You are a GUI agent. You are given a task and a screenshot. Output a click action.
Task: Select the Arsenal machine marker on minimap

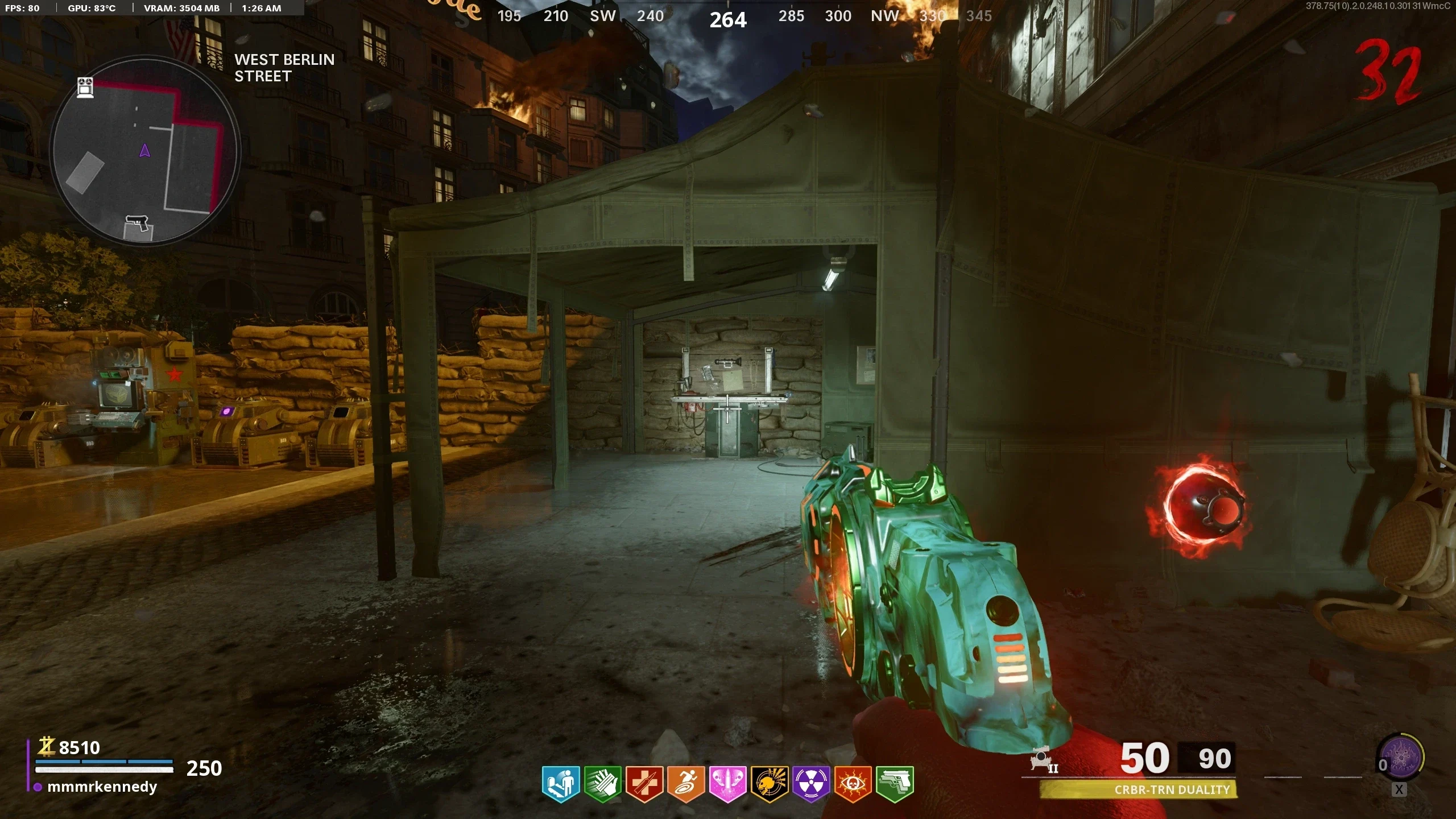pyautogui.click(x=85, y=88)
